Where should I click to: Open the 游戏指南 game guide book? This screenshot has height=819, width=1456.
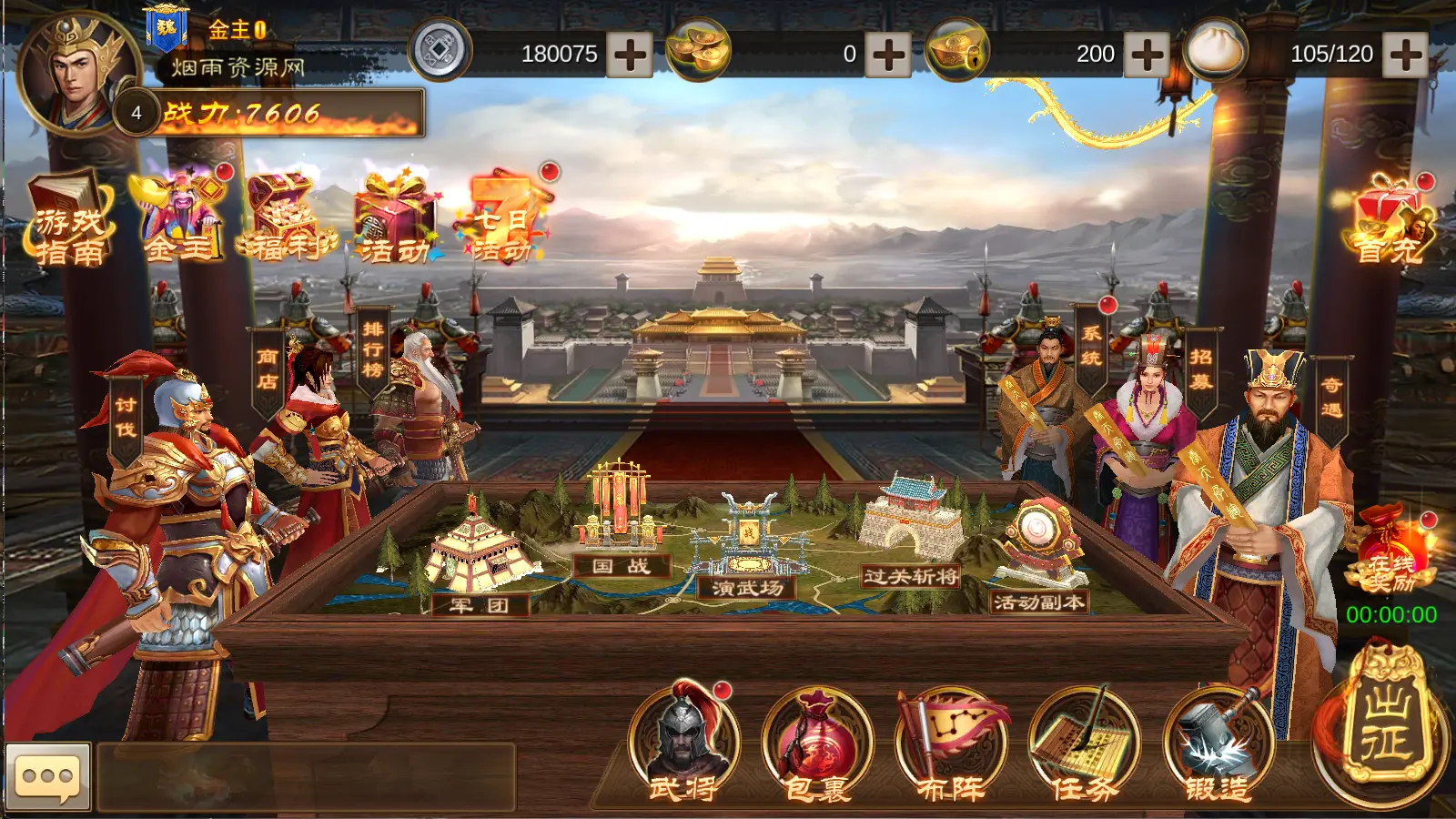69,220
